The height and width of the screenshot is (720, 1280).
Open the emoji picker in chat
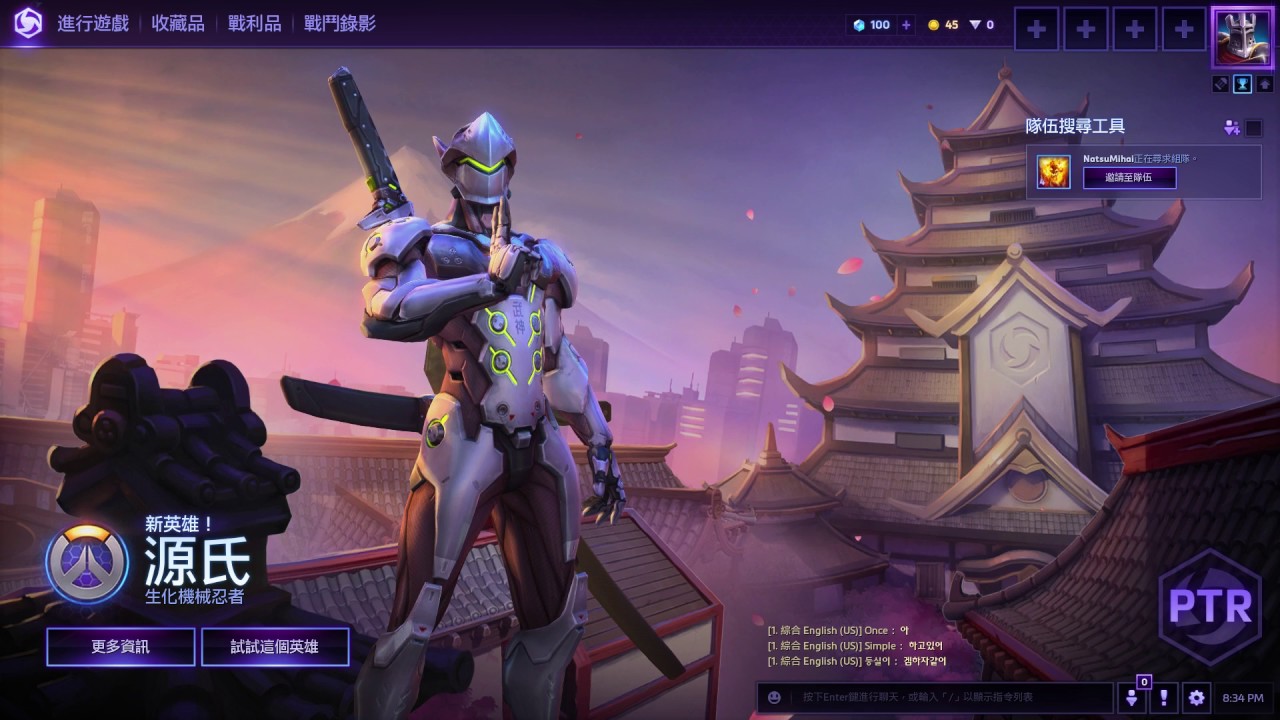(x=774, y=697)
